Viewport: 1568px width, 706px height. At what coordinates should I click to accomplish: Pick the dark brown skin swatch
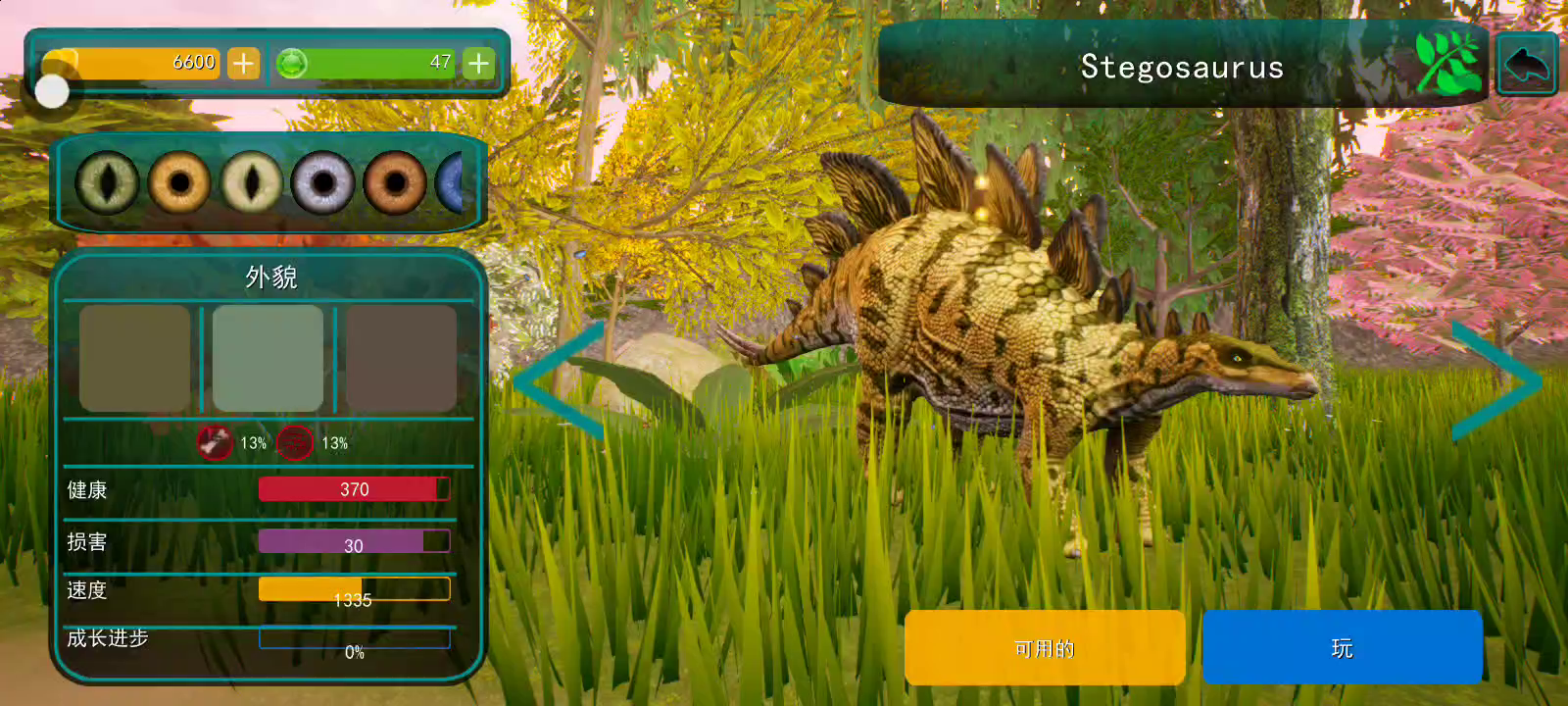401,358
